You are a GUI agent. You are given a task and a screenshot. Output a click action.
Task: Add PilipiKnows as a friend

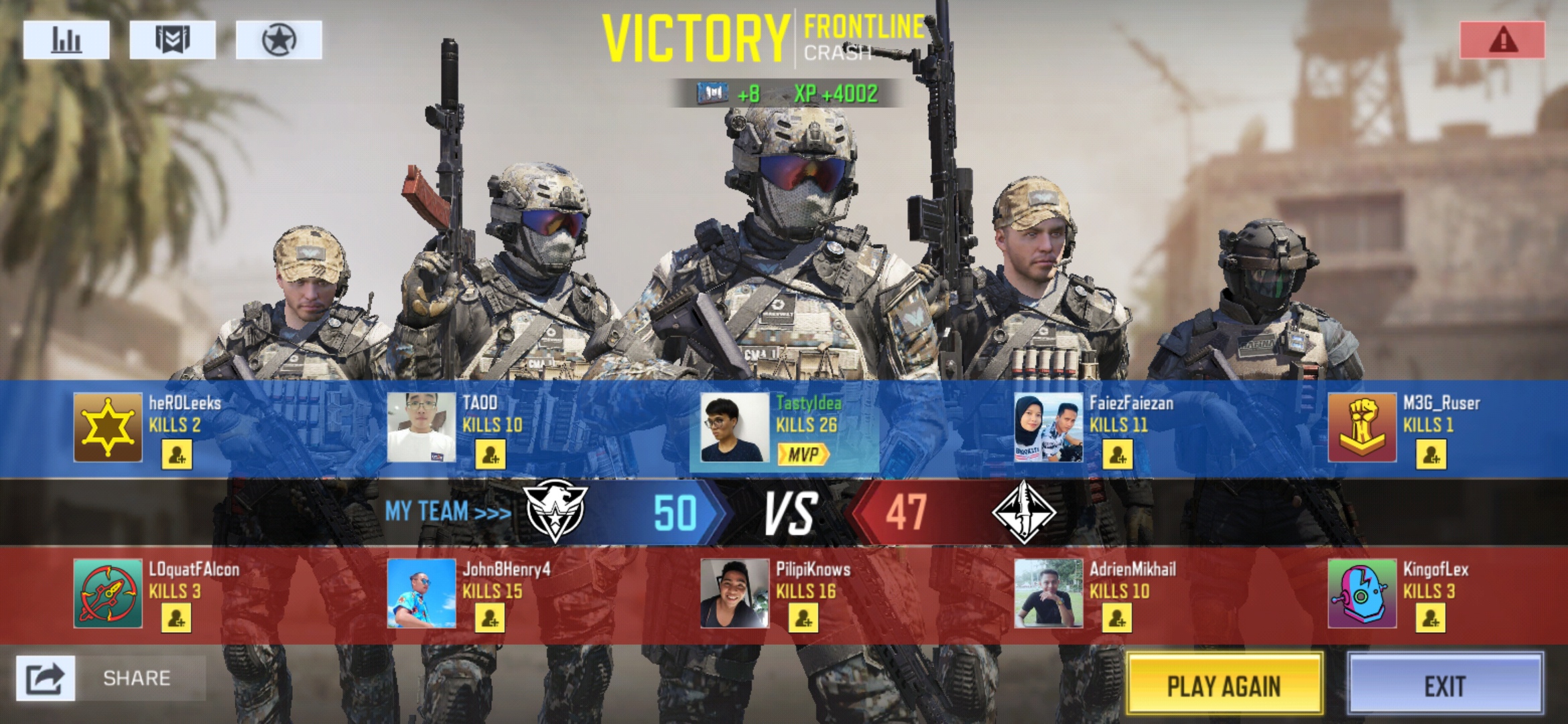[x=803, y=618]
